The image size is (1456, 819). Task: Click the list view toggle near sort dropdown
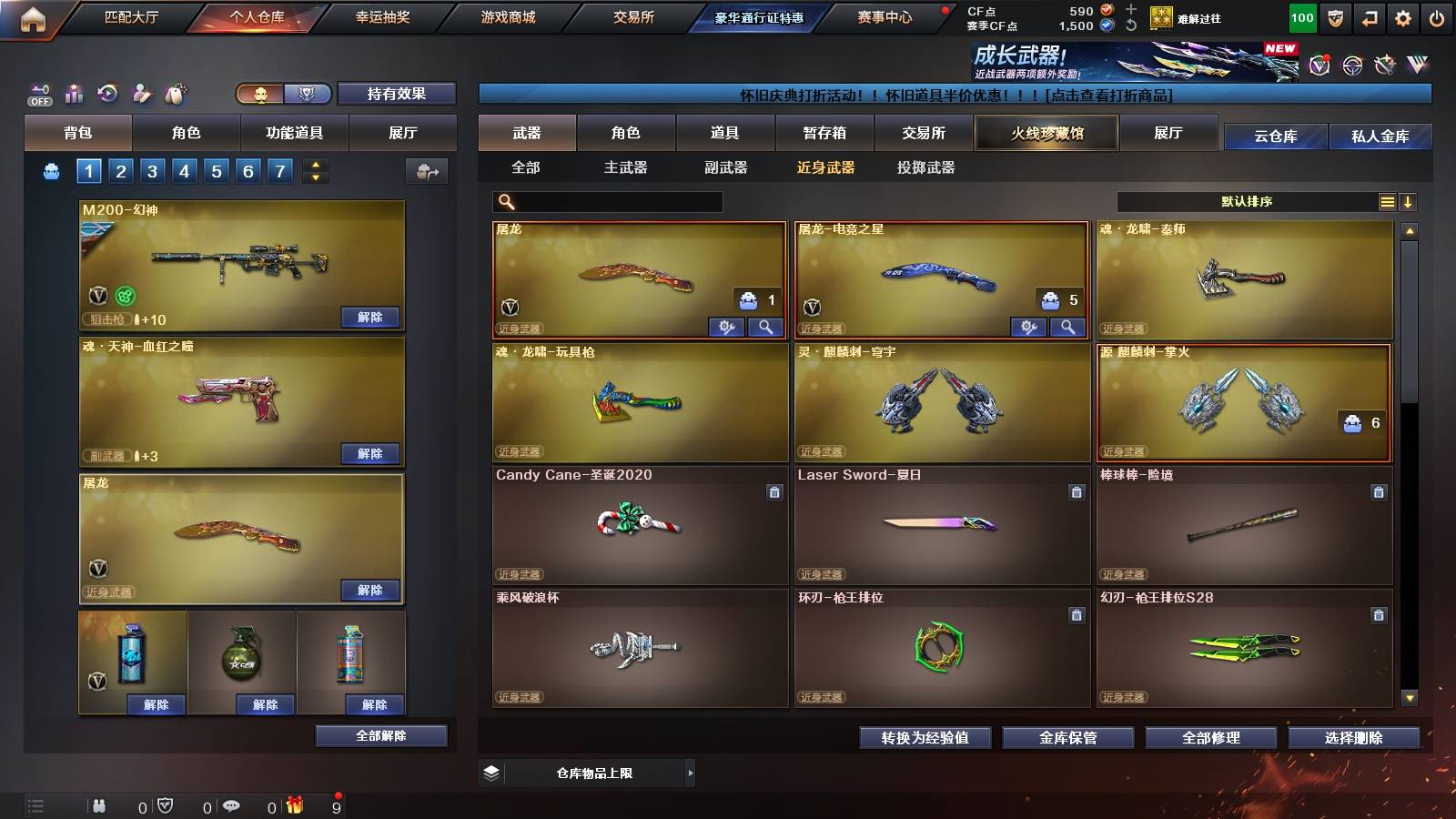(1387, 202)
